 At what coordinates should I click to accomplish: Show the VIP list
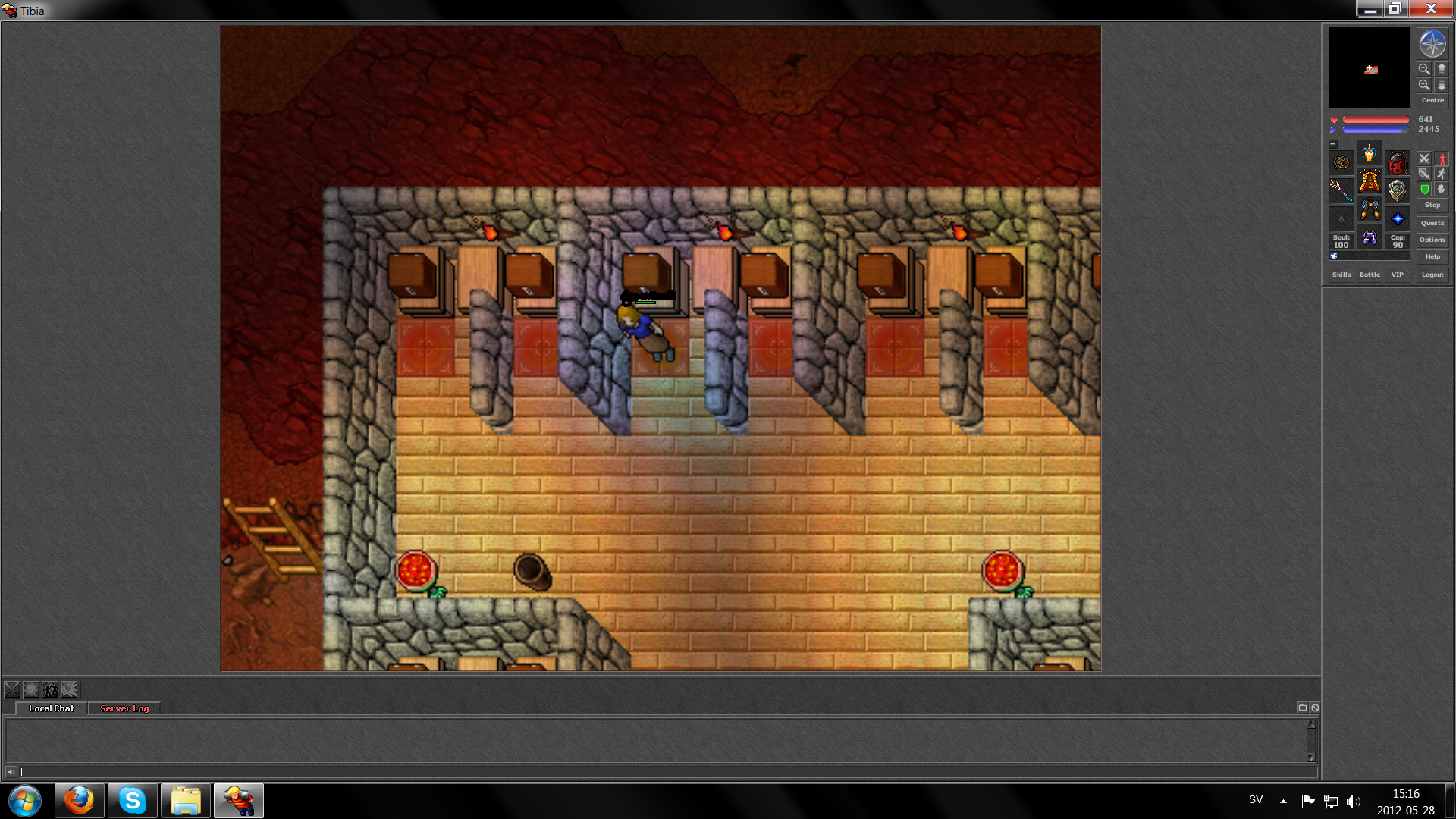[x=1397, y=275]
